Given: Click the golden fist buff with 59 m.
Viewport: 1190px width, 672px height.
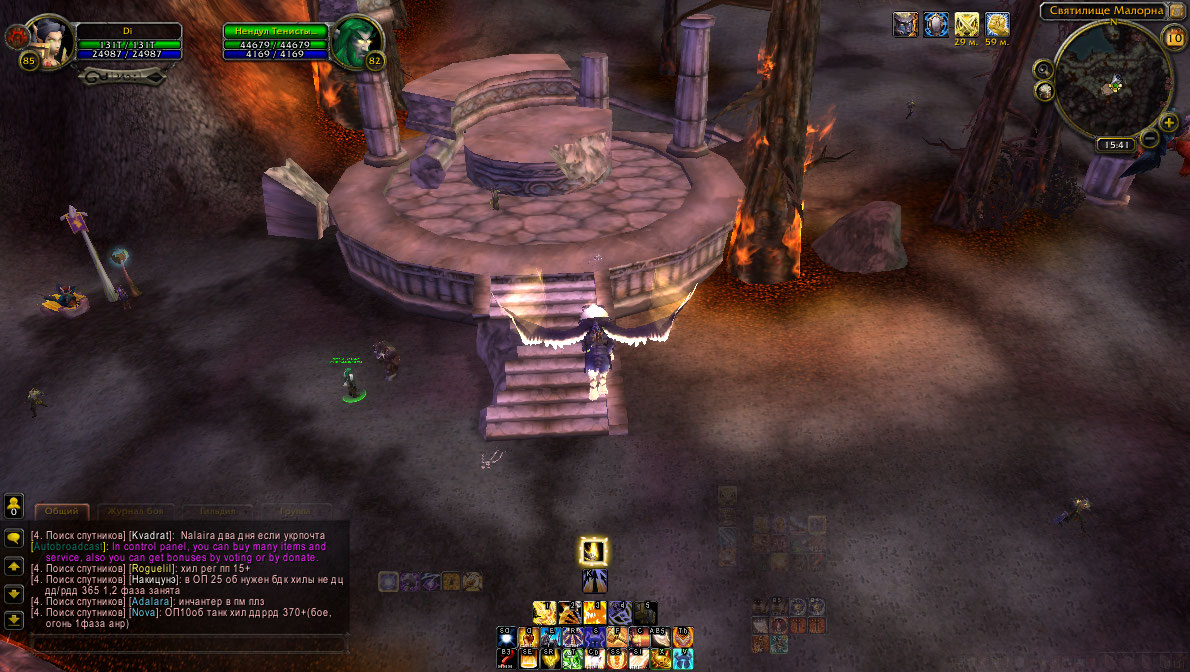Looking at the screenshot, I should (x=997, y=24).
